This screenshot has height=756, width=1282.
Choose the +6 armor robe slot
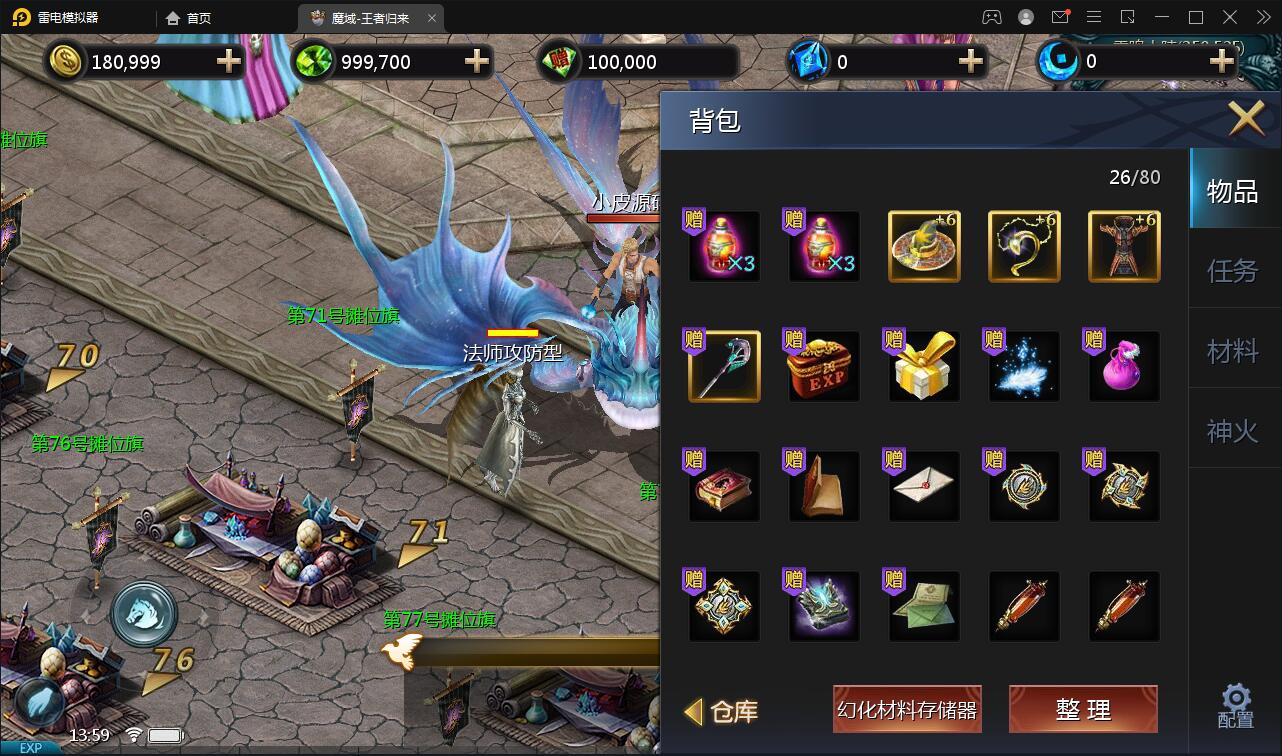coord(1124,247)
